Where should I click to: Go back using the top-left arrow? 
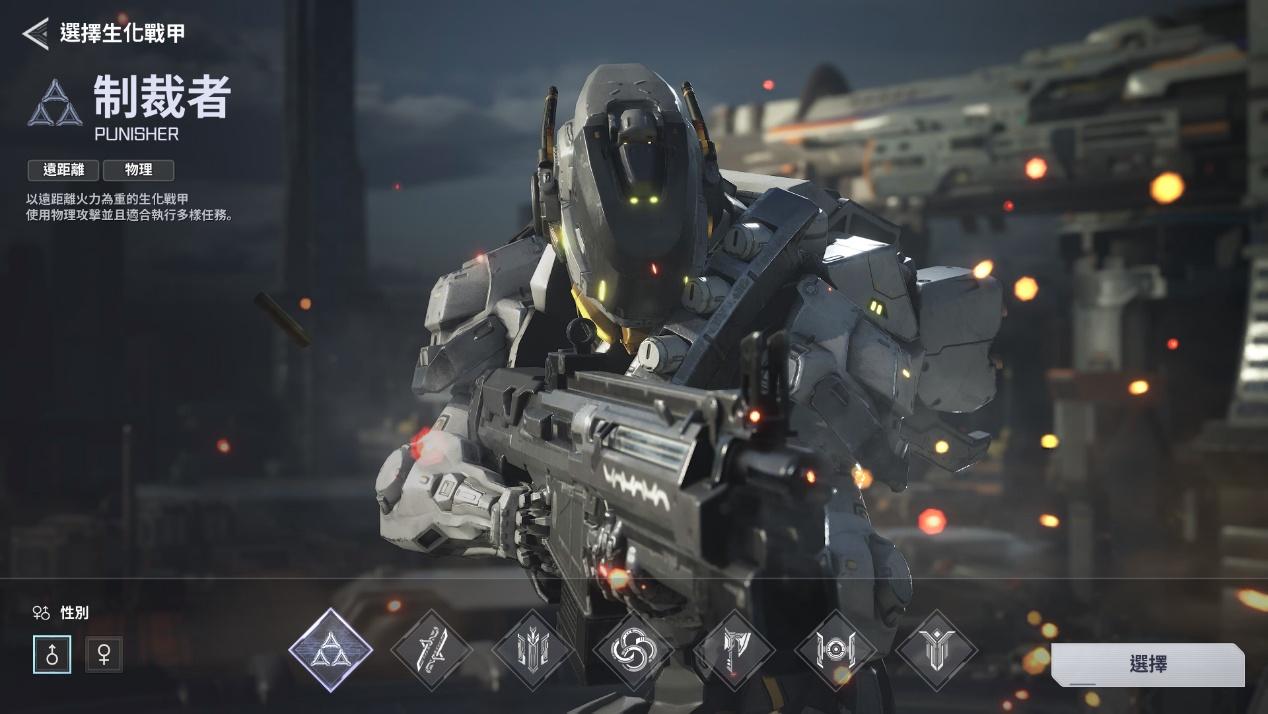pyautogui.click(x=35, y=33)
